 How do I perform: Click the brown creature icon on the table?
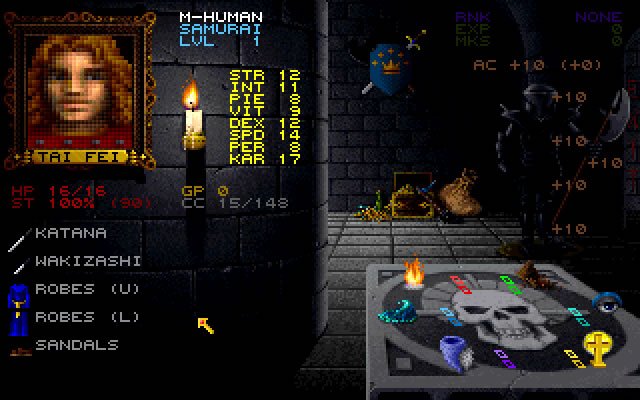click(x=531, y=273)
